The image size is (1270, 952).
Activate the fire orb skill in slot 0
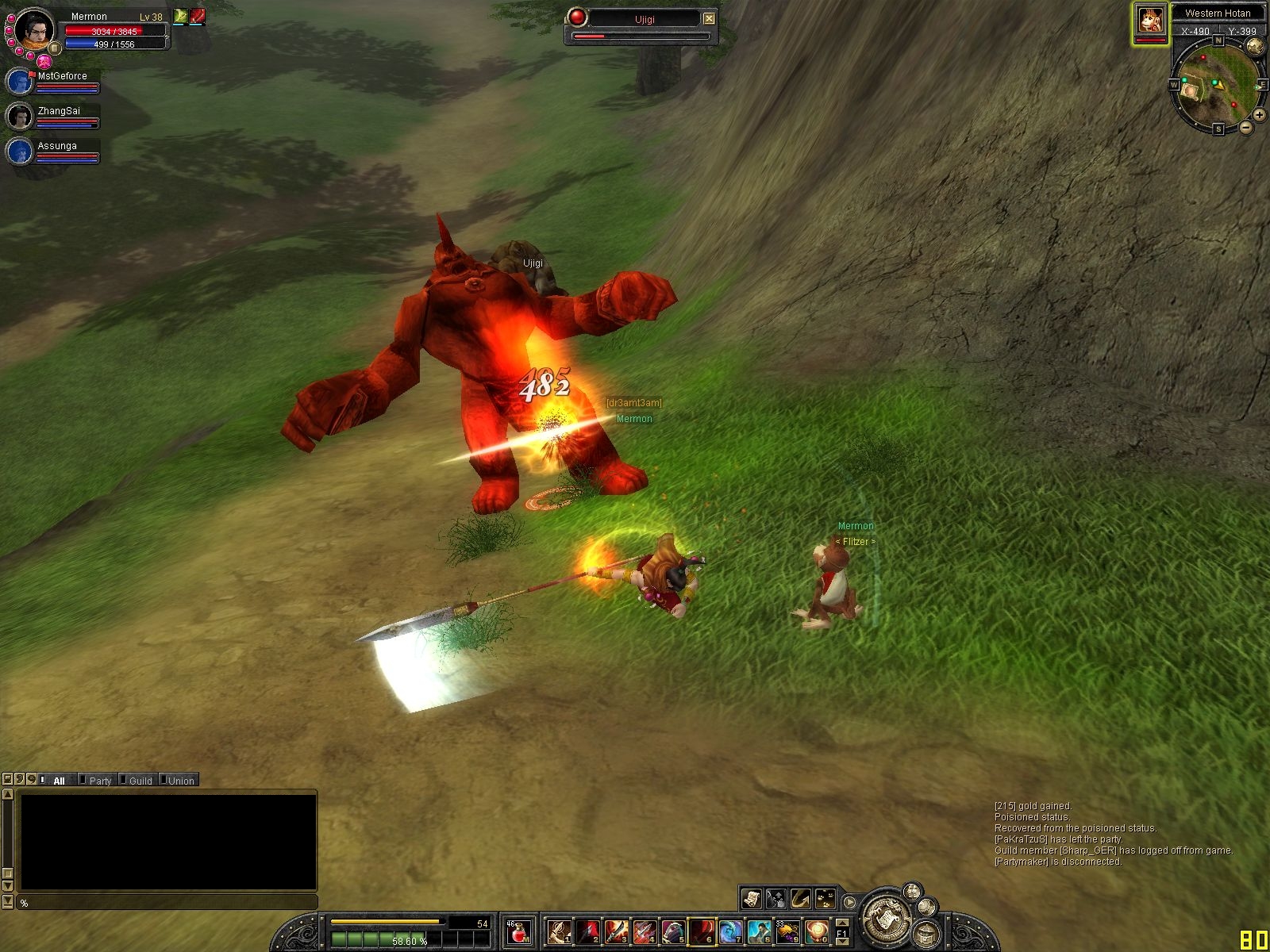pos(816,932)
